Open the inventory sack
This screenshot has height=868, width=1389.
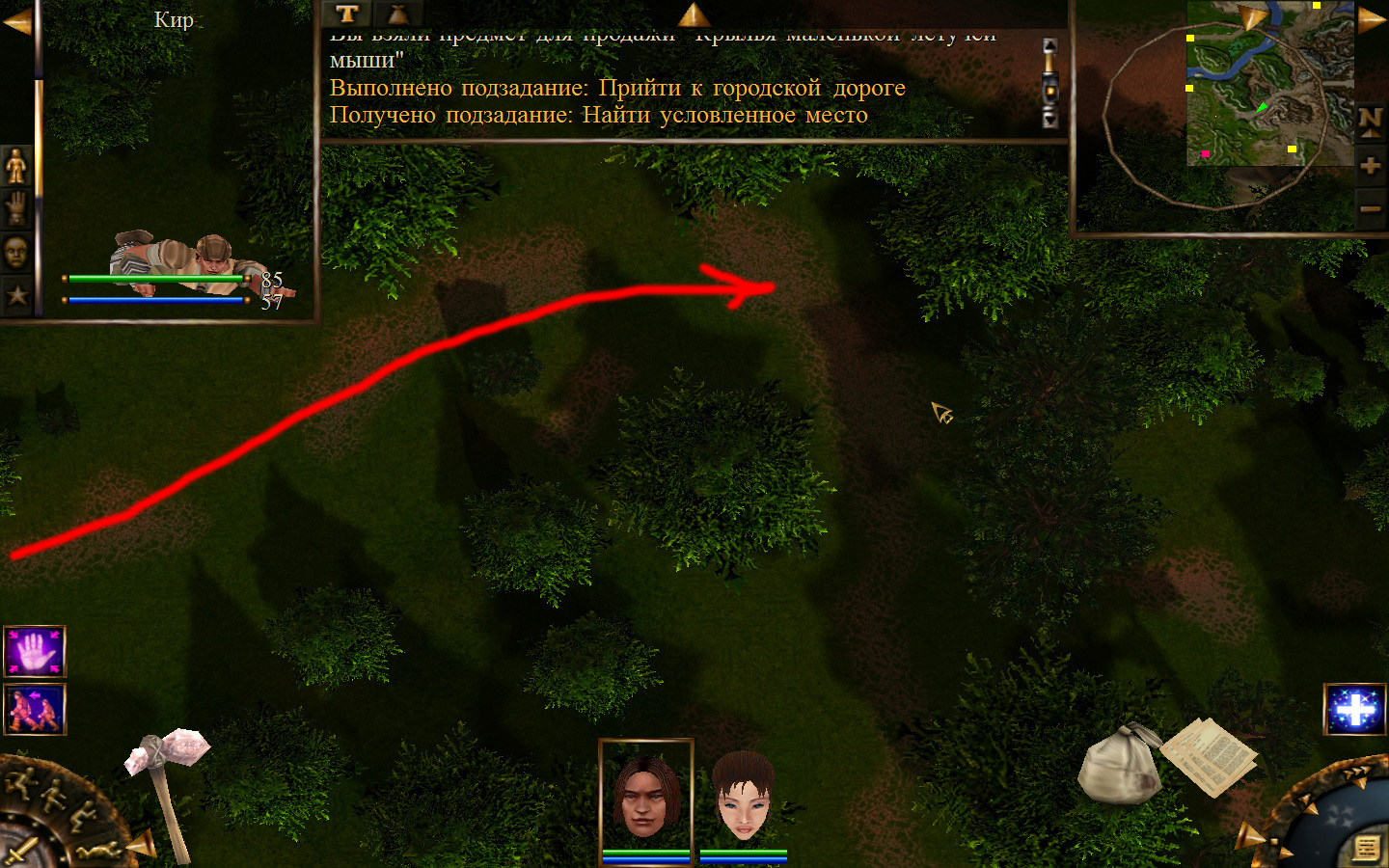click(1119, 764)
